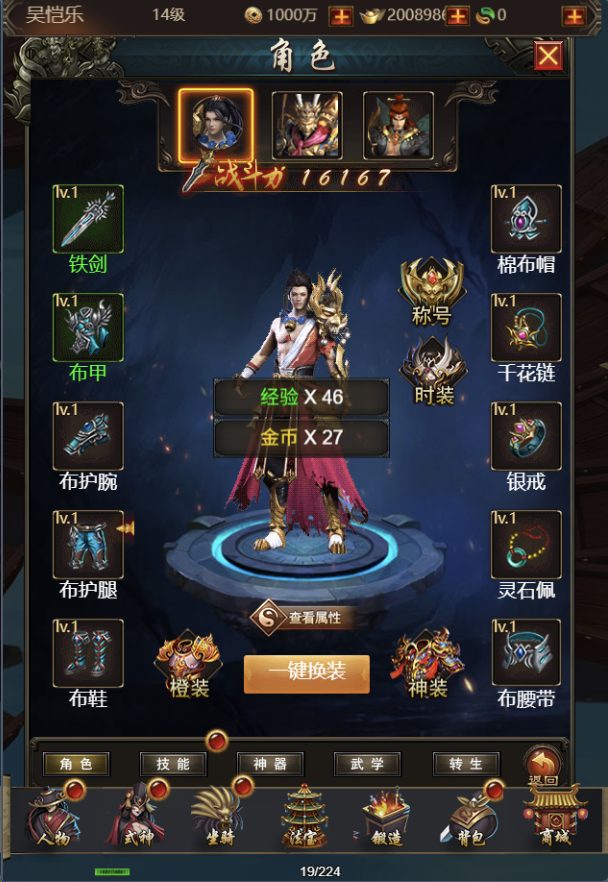The image size is (608, 882).
Task: Open the 商城 shop menu
Action: 552,817
